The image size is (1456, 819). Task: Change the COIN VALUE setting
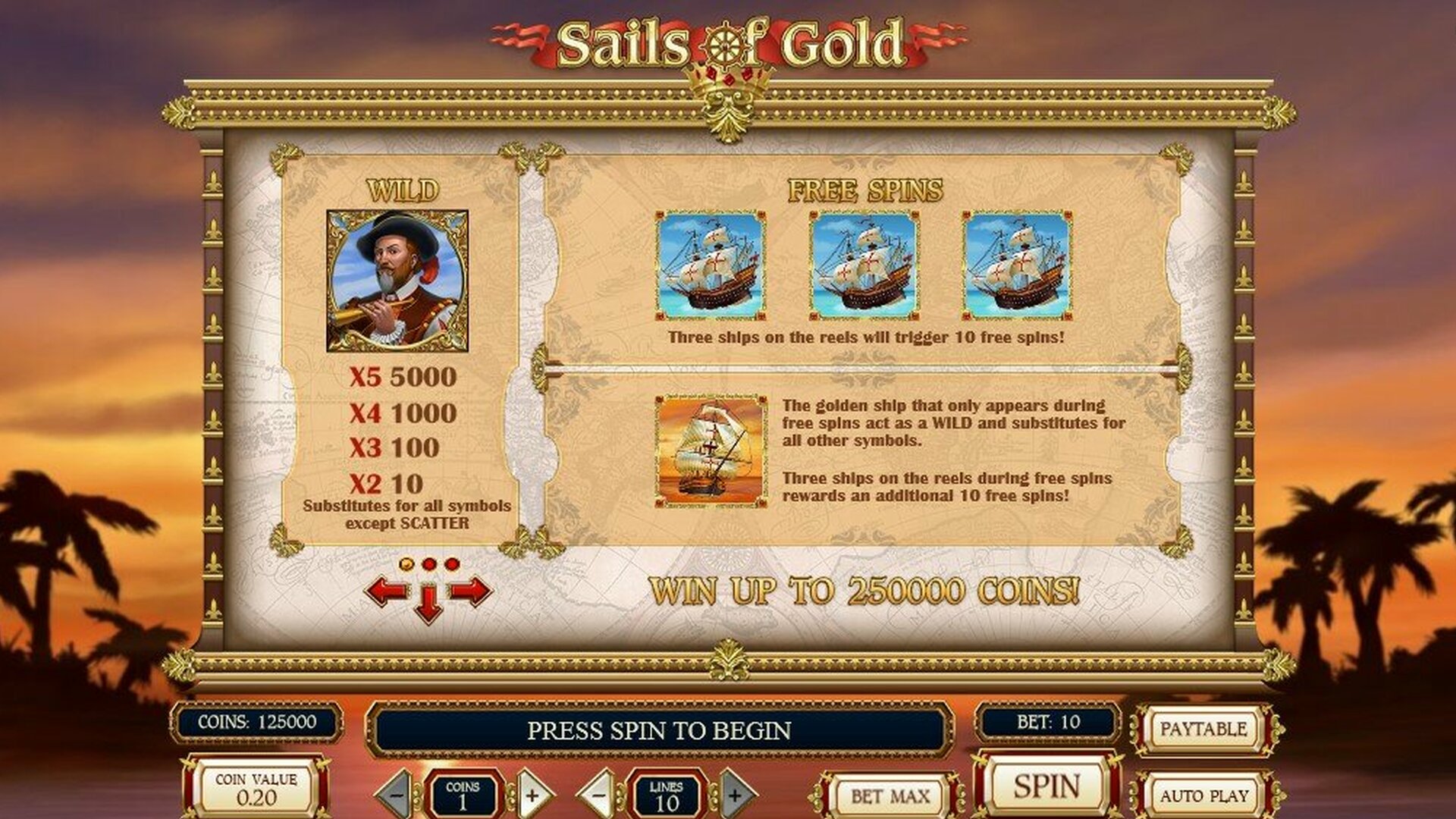pyautogui.click(x=256, y=790)
